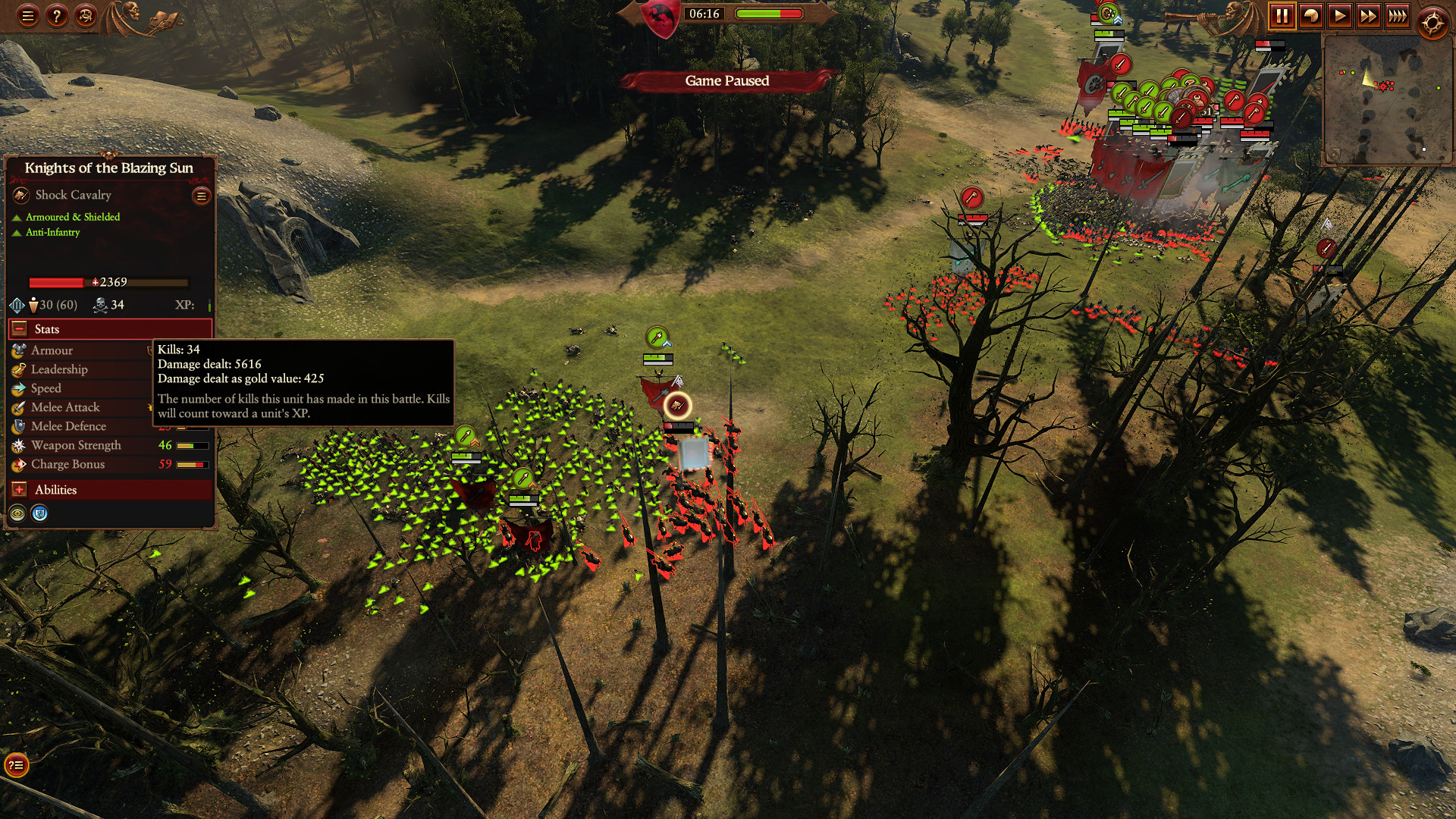Click the skull kills counter icon
This screenshot has width=1456, height=819.
click(x=99, y=305)
